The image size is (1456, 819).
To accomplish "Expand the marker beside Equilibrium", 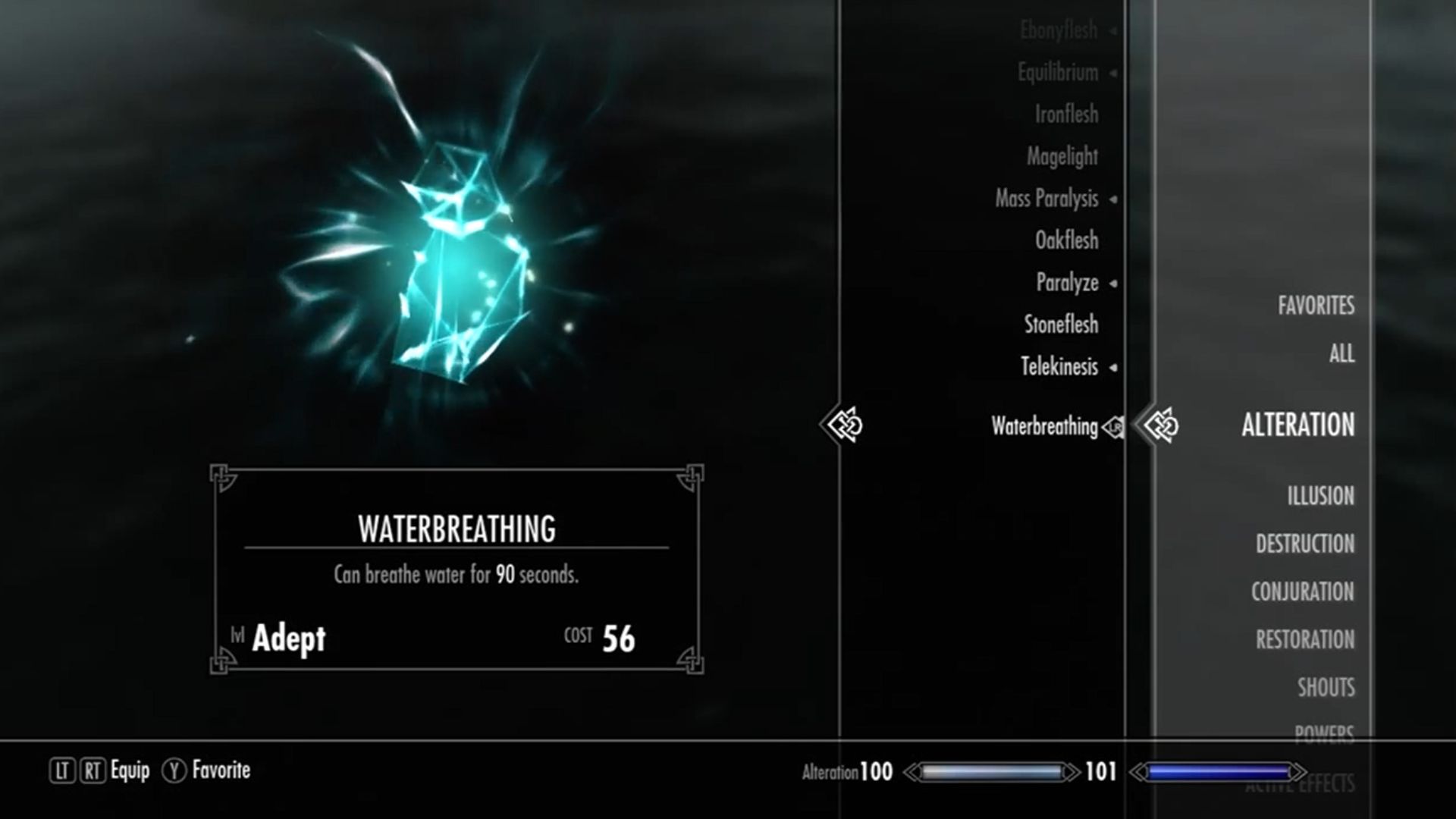I will click(x=1113, y=72).
